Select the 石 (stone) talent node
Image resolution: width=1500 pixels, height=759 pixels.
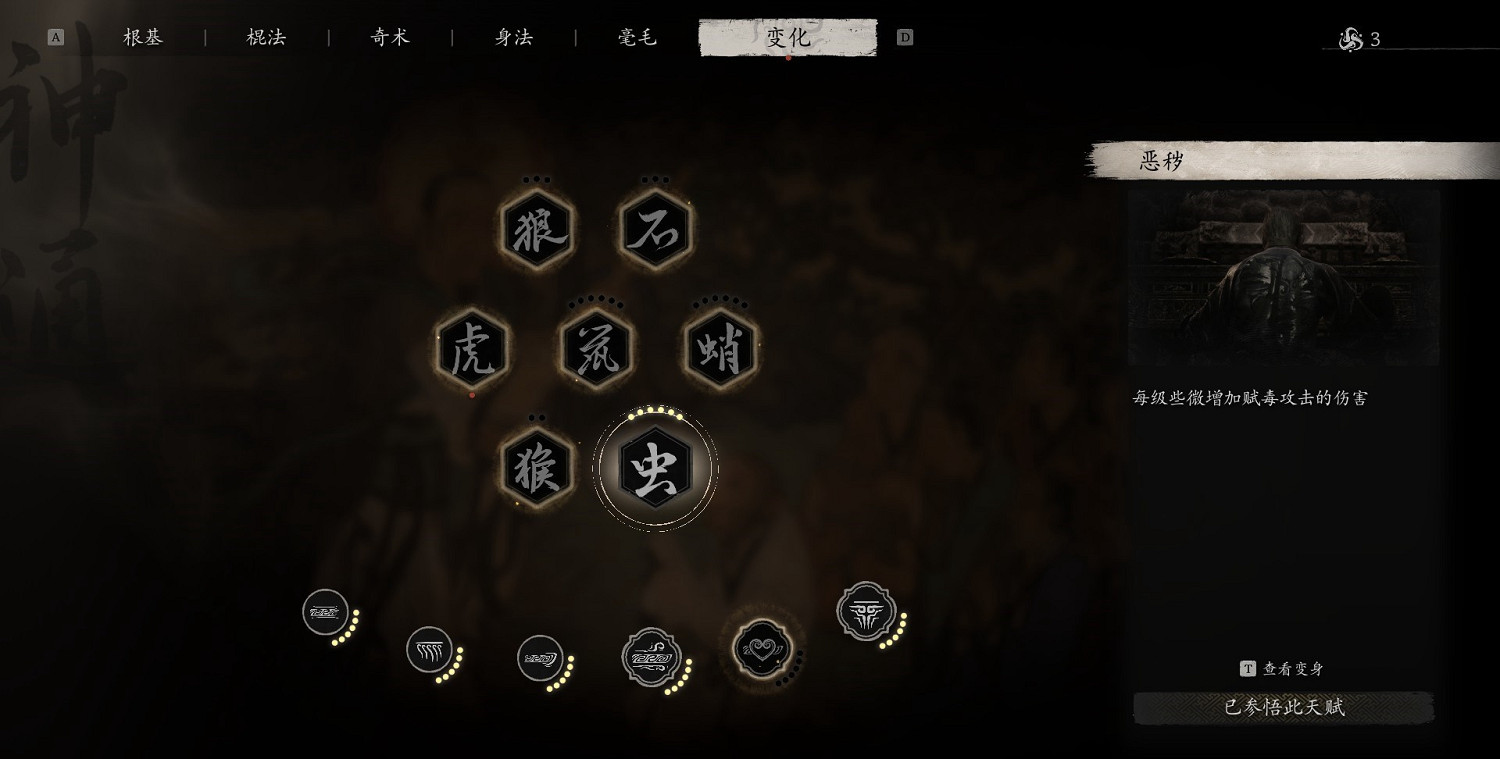click(655, 229)
